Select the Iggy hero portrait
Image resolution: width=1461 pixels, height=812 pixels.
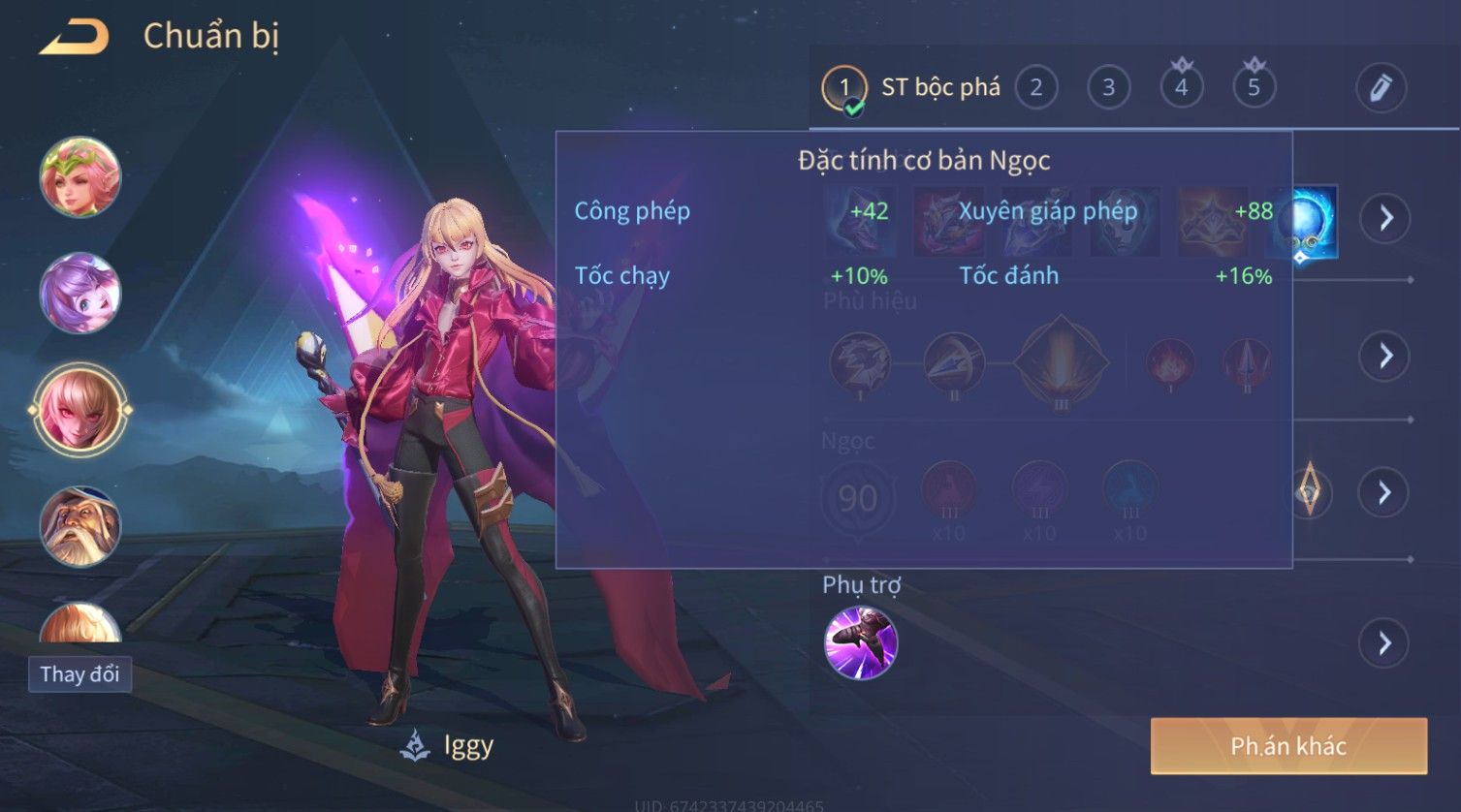pos(80,409)
